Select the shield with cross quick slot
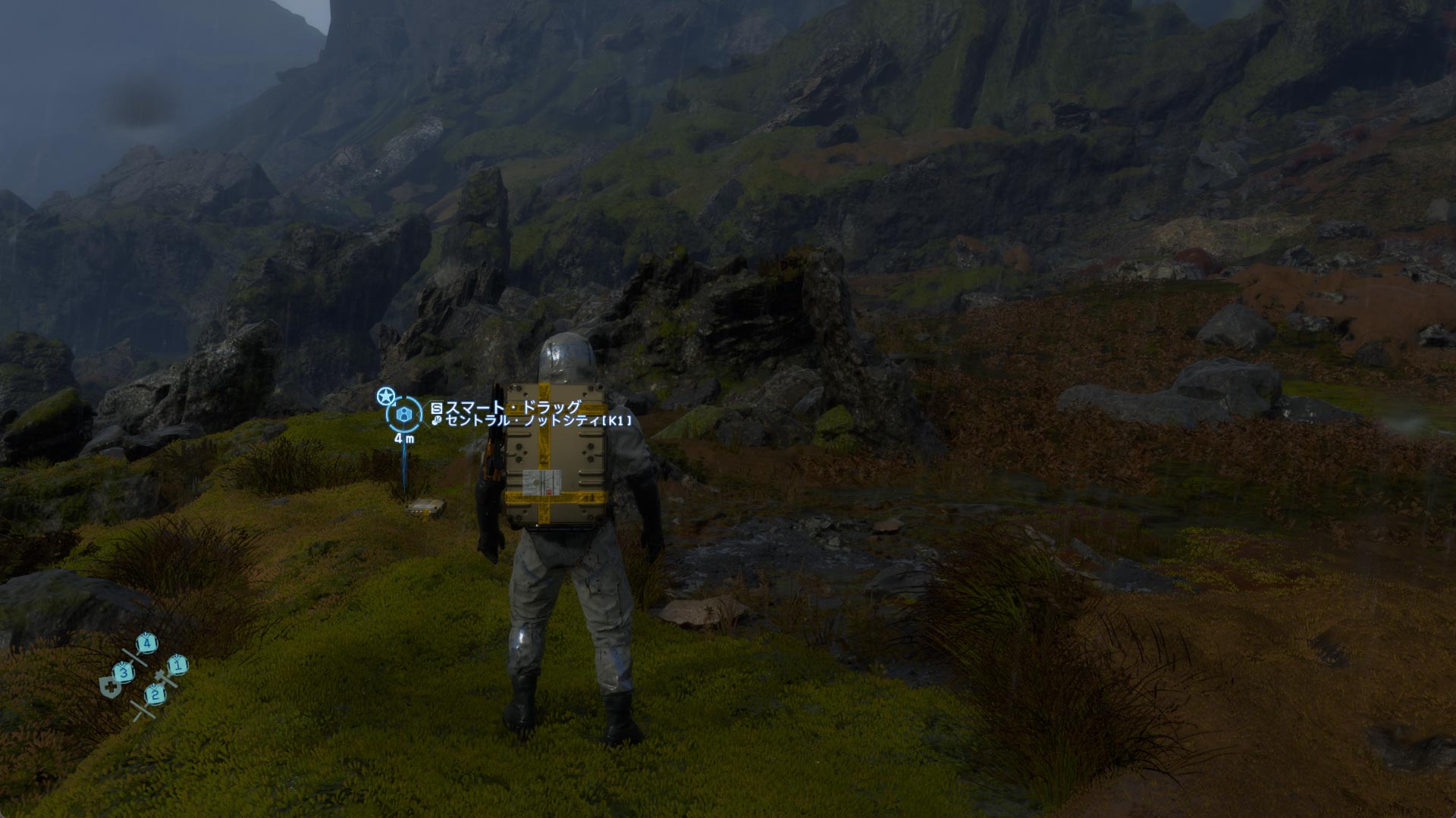 [x=110, y=688]
